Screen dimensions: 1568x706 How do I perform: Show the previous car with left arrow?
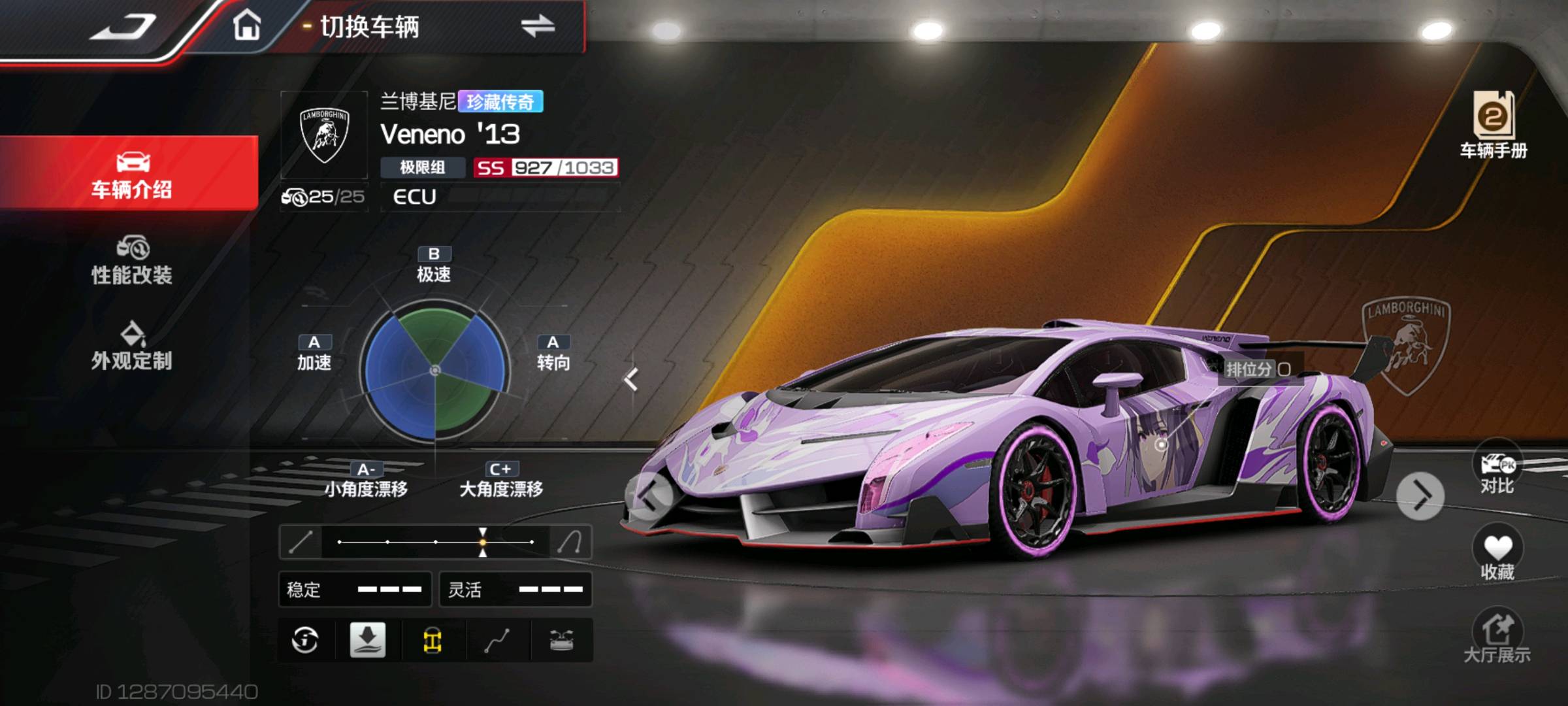point(649,497)
